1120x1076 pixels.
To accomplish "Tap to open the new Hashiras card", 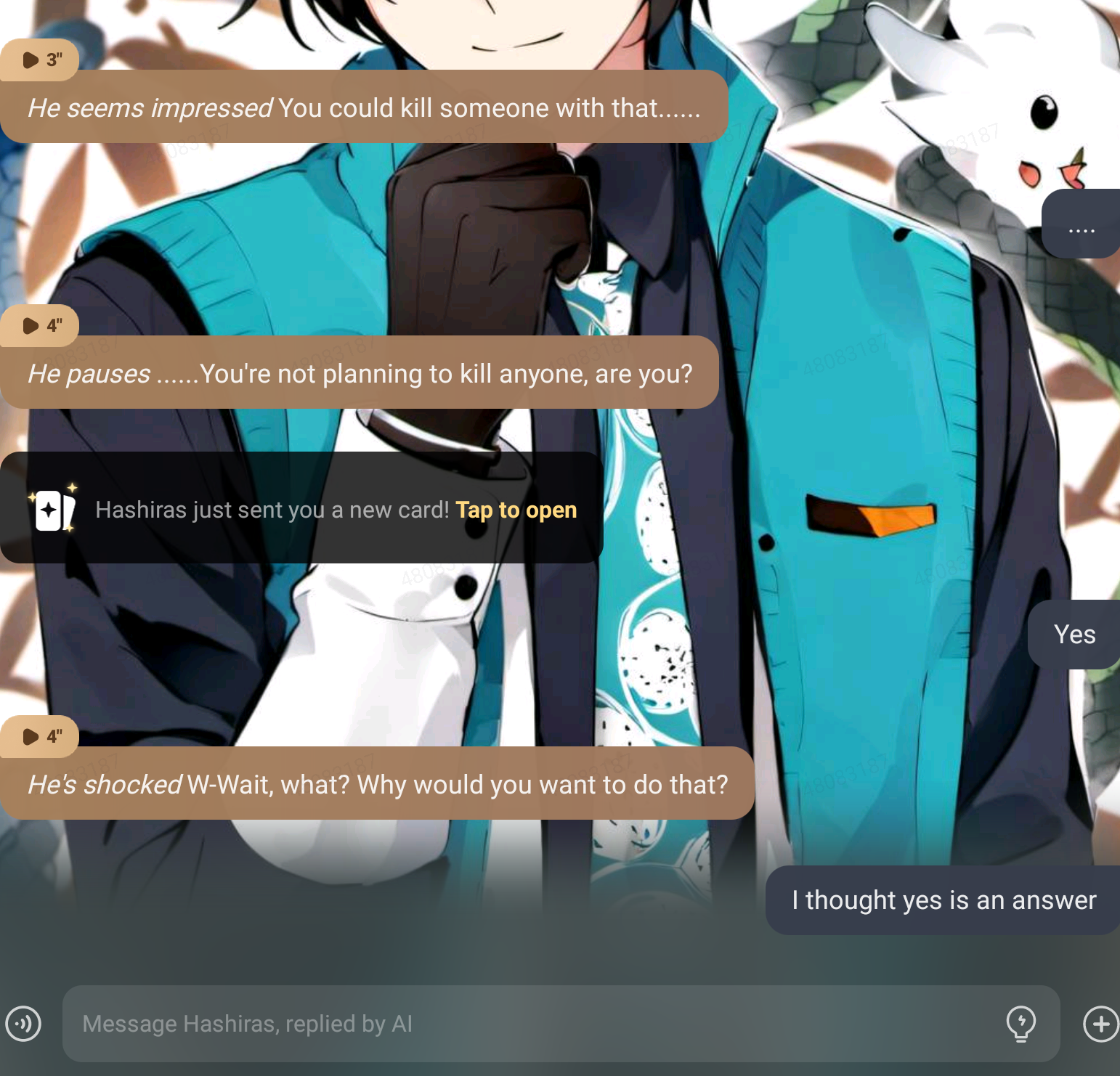I will point(516,510).
